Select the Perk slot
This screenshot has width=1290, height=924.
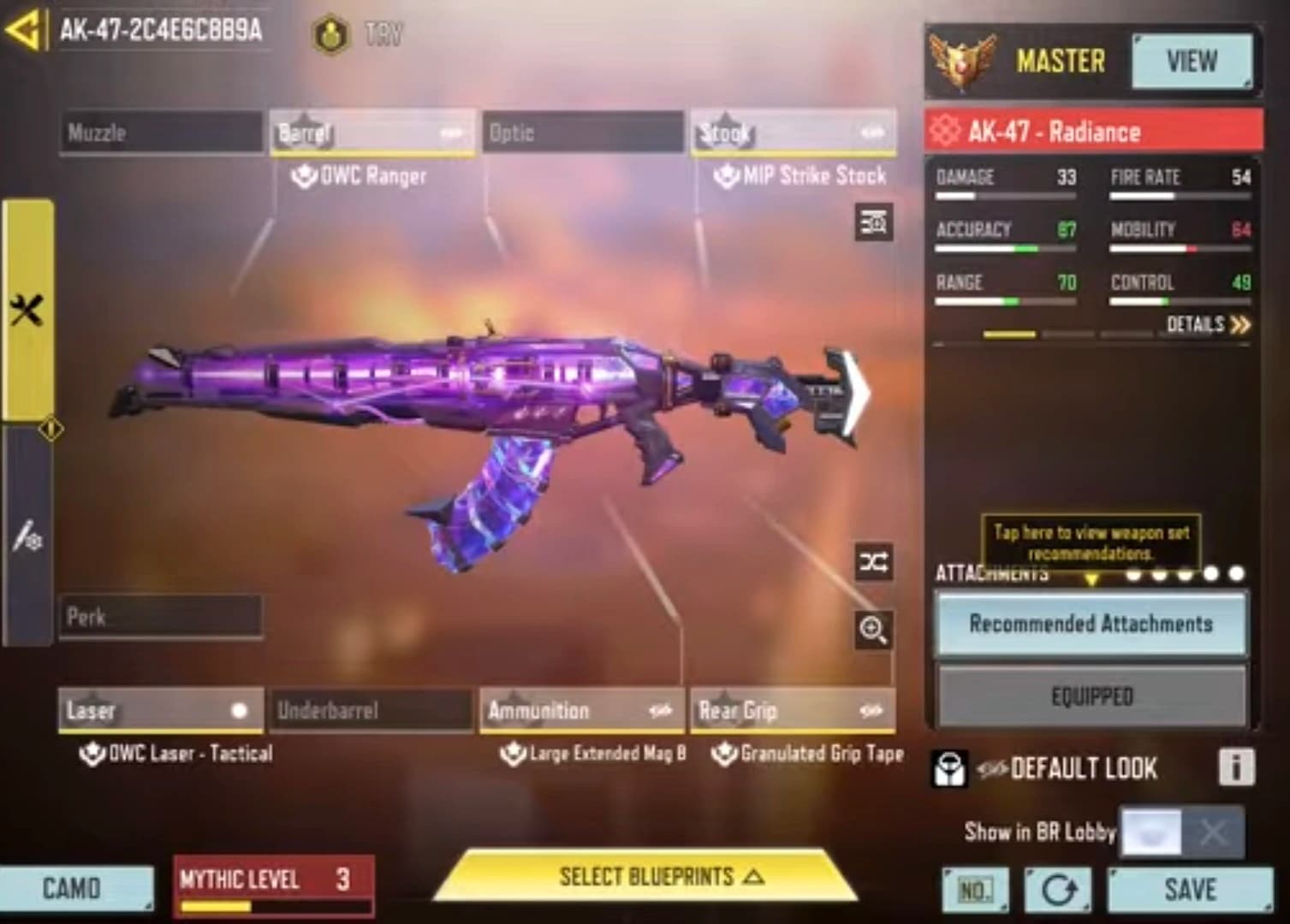[161, 617]
